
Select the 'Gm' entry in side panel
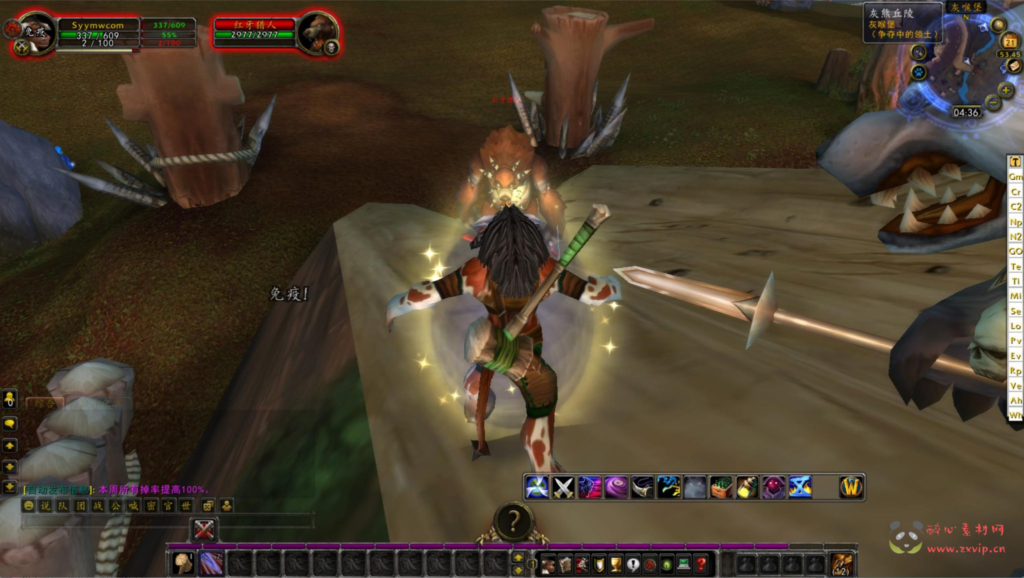click(1015, 176)
